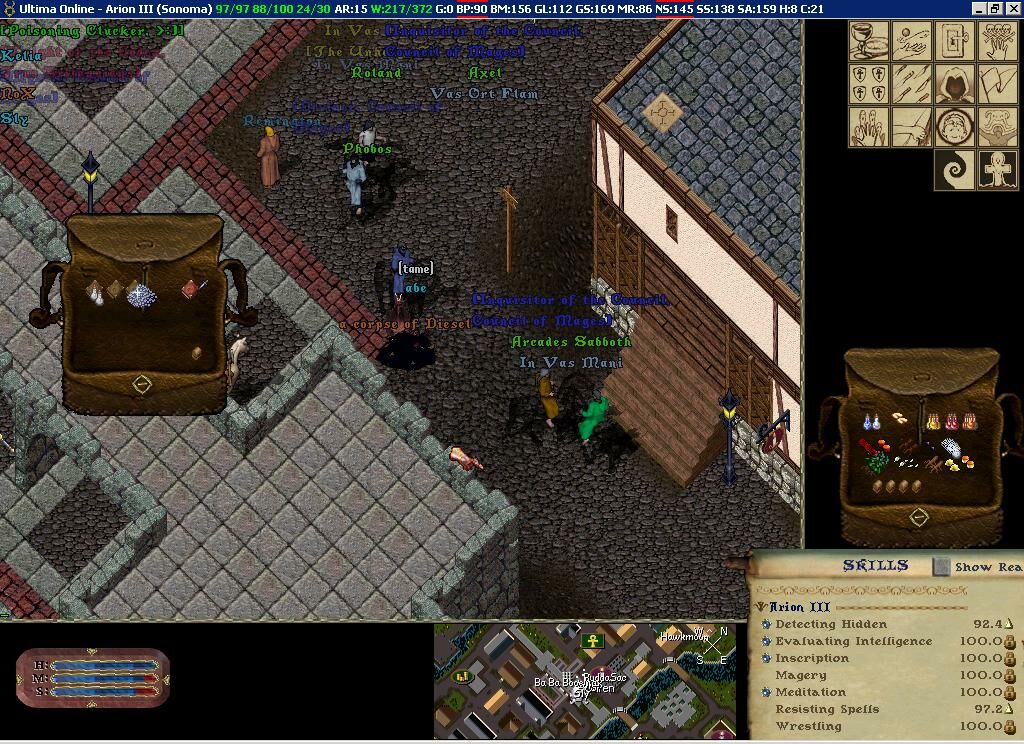Collapse the Arion III skill group
Image resolution: width=1024 pixels, height=744 pixels.
(x=761, y=607)
